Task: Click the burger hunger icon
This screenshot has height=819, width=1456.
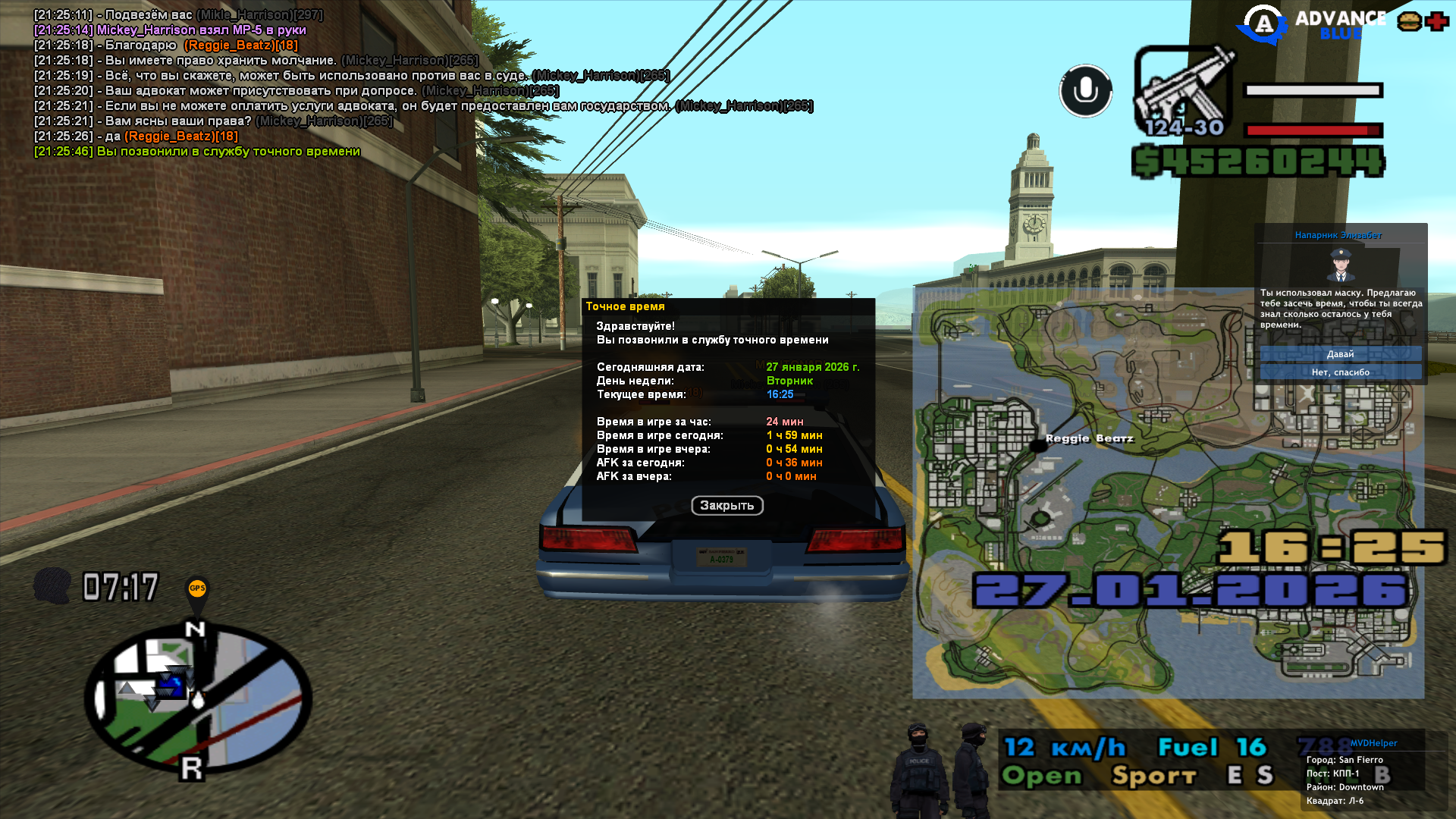Action: click(1410, 21)
